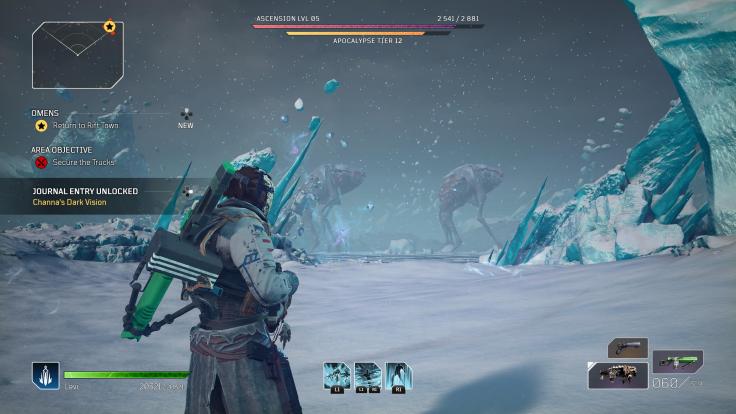The image size is (736, 414).
Task: Open the minimap in the corner
Action: [78, 55]
